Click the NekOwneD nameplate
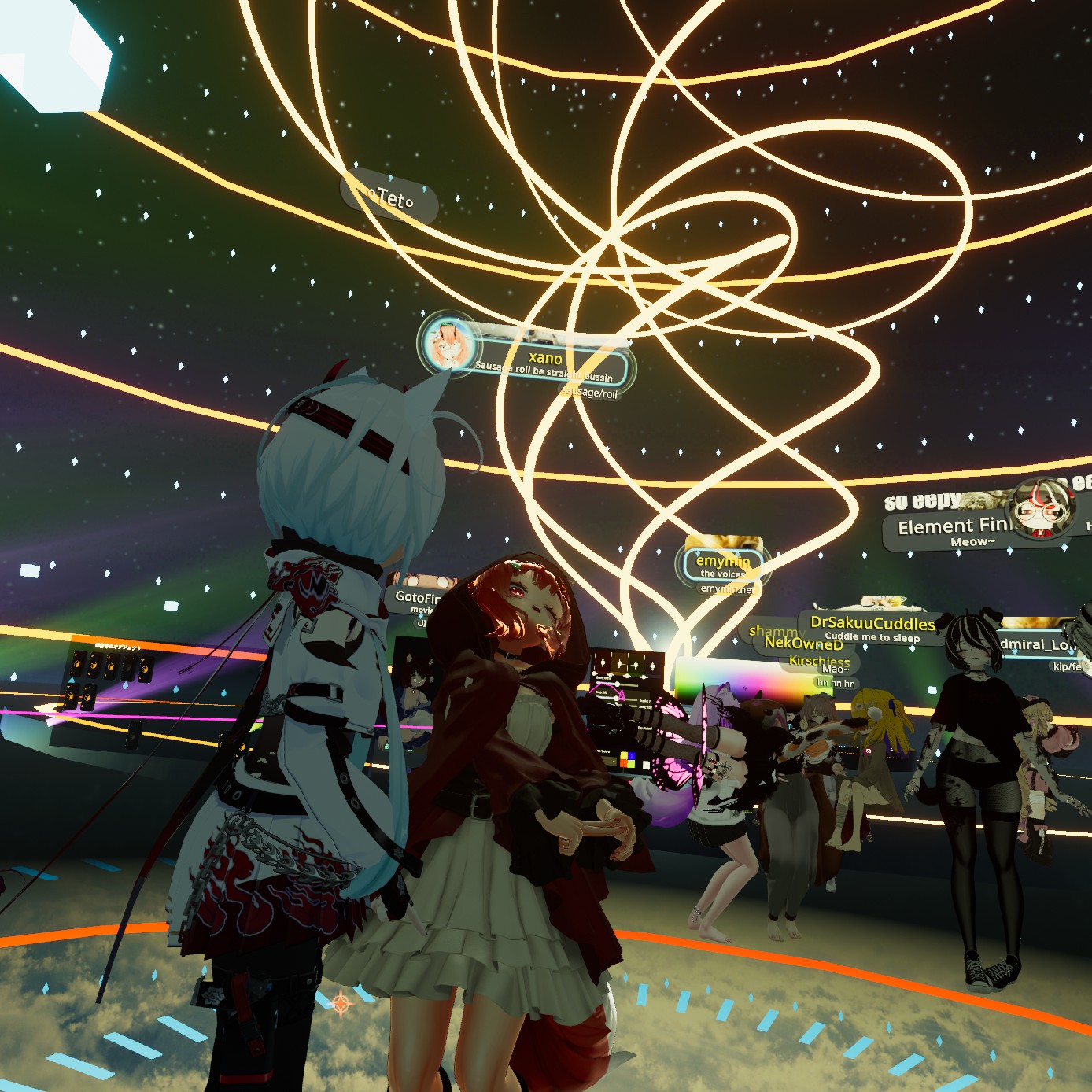Viewport: 1092px width, 1092px height. (803, 644)
